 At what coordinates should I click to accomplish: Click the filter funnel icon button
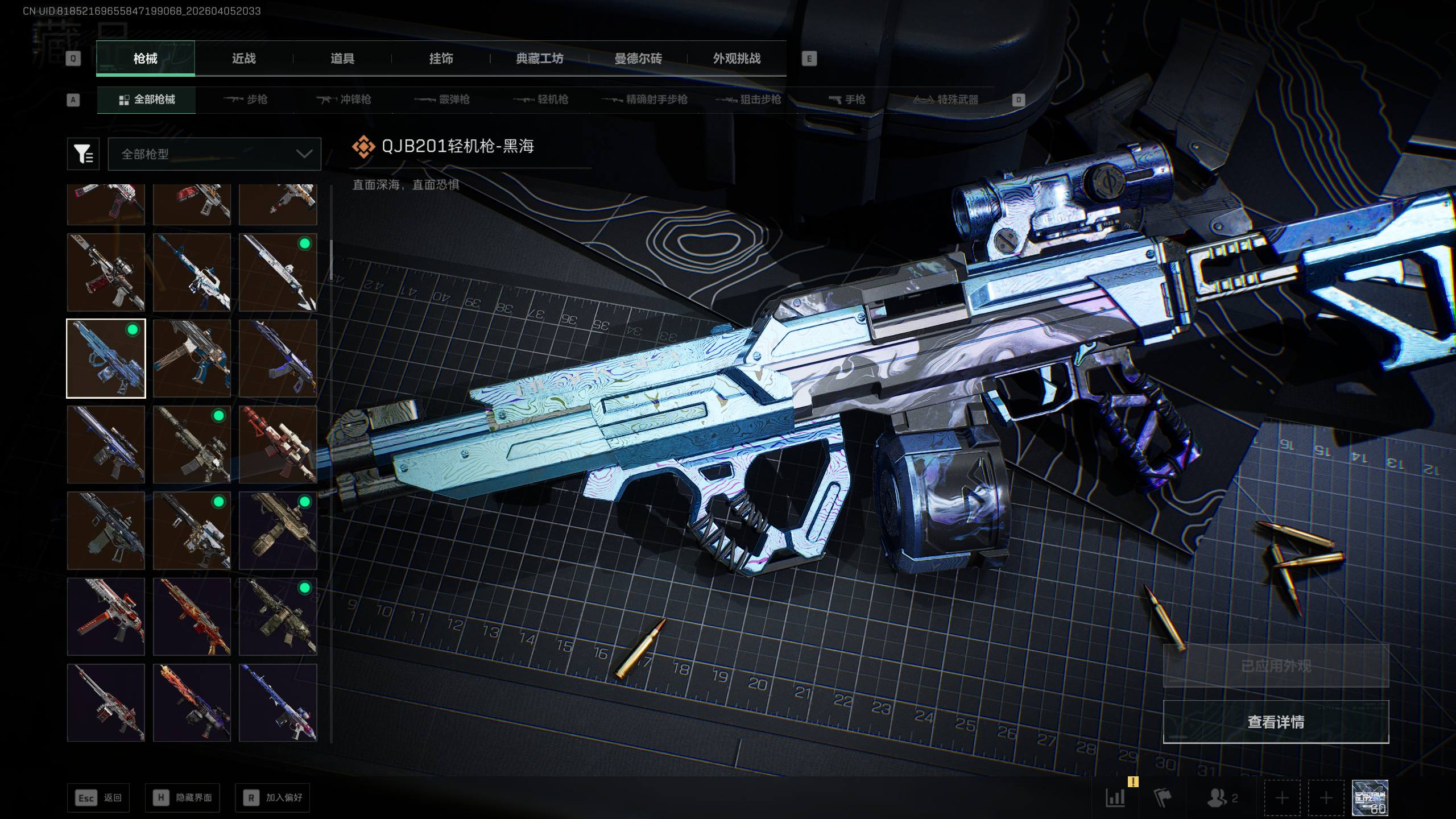83,154
